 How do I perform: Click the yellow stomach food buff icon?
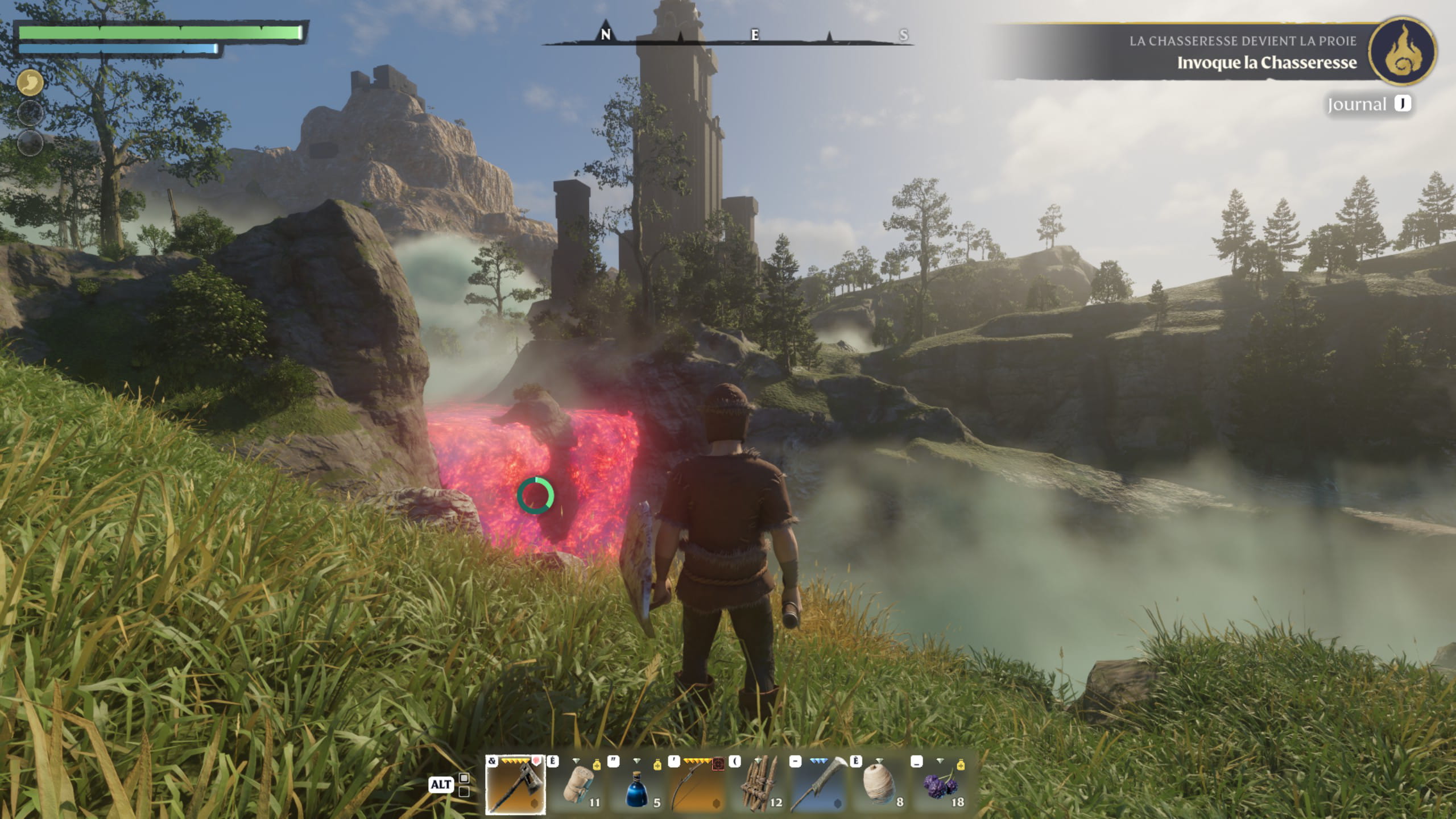click(x=30, y=83)
